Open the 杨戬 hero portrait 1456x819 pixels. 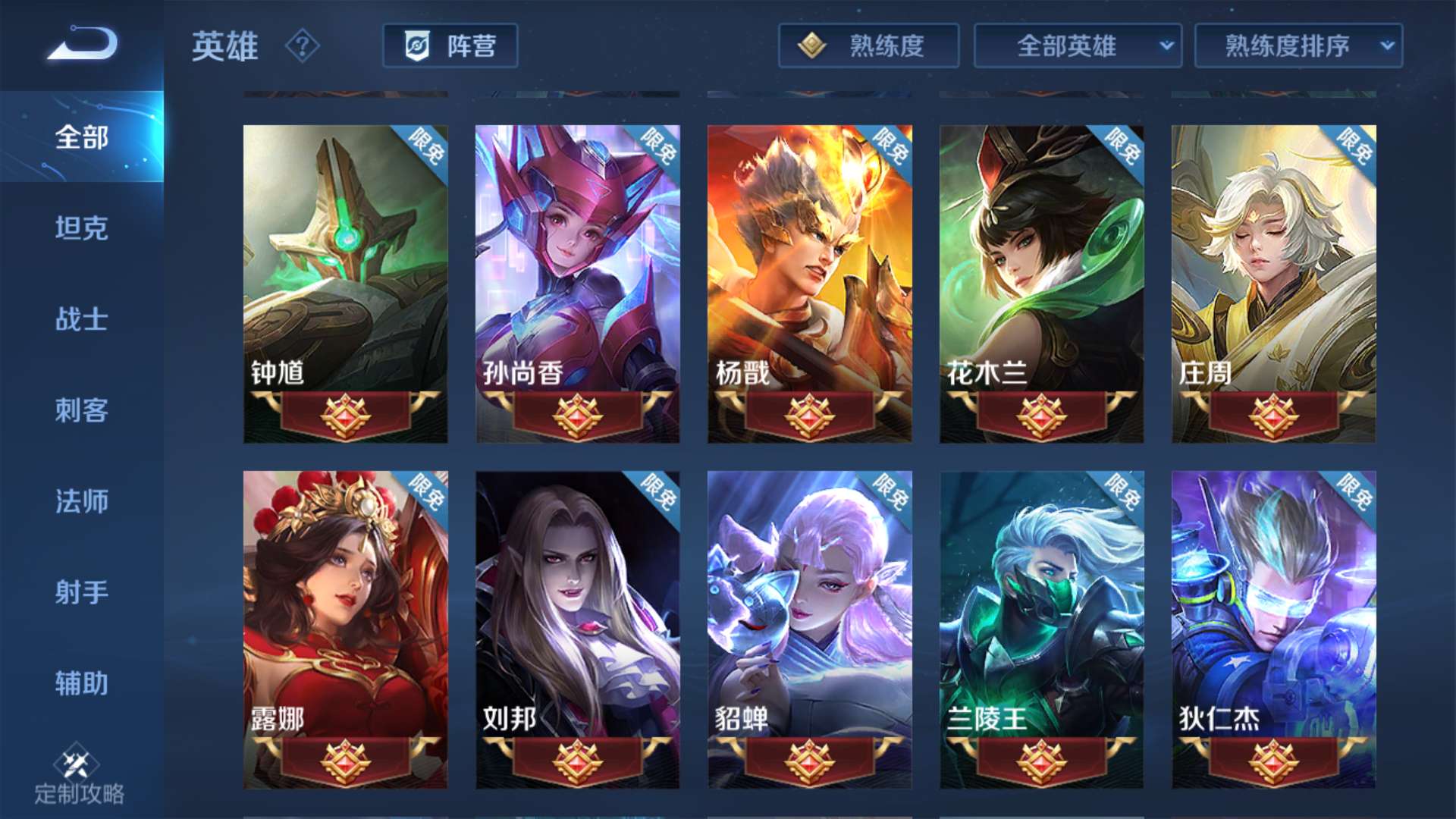pos(808,265)
